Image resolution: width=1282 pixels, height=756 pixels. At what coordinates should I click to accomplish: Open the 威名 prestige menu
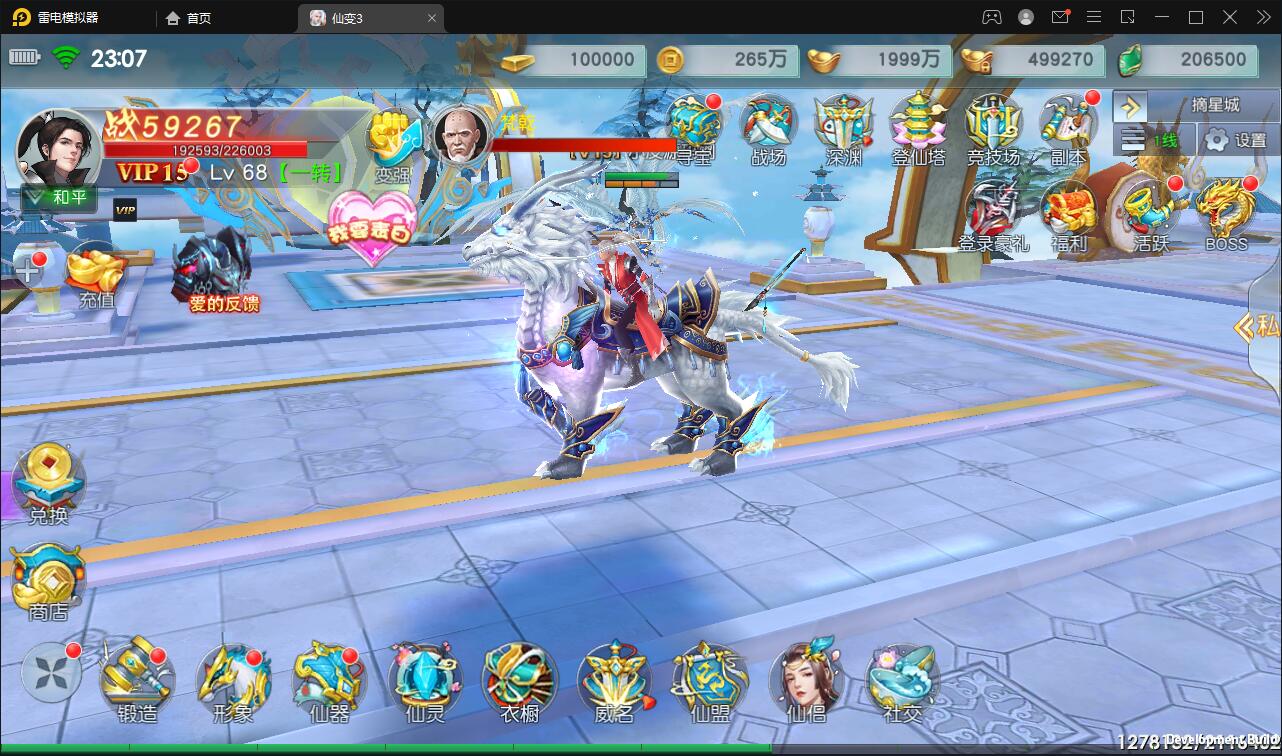point(615,682)
